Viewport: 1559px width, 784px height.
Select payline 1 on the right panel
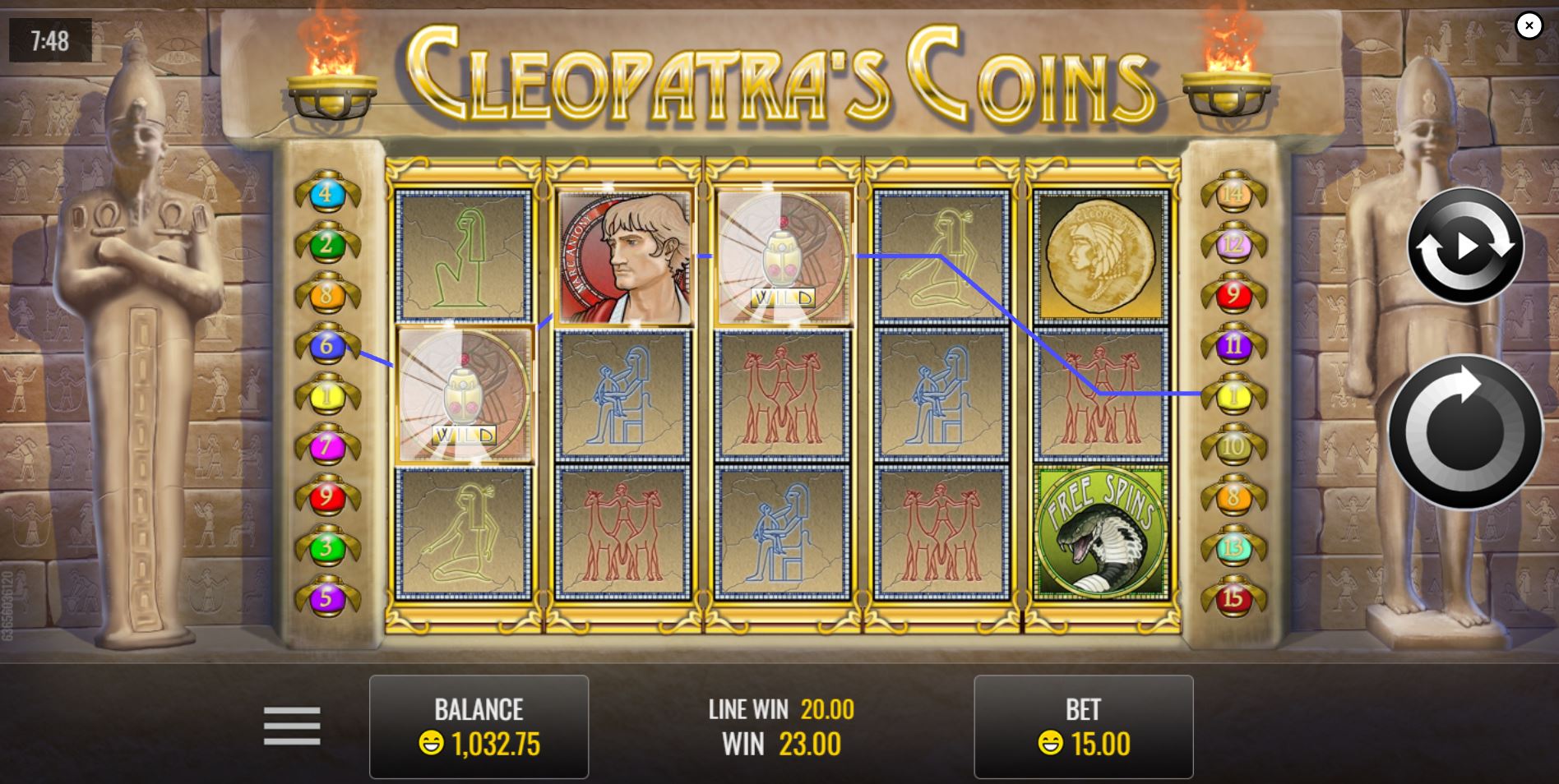coord(1233,394)
